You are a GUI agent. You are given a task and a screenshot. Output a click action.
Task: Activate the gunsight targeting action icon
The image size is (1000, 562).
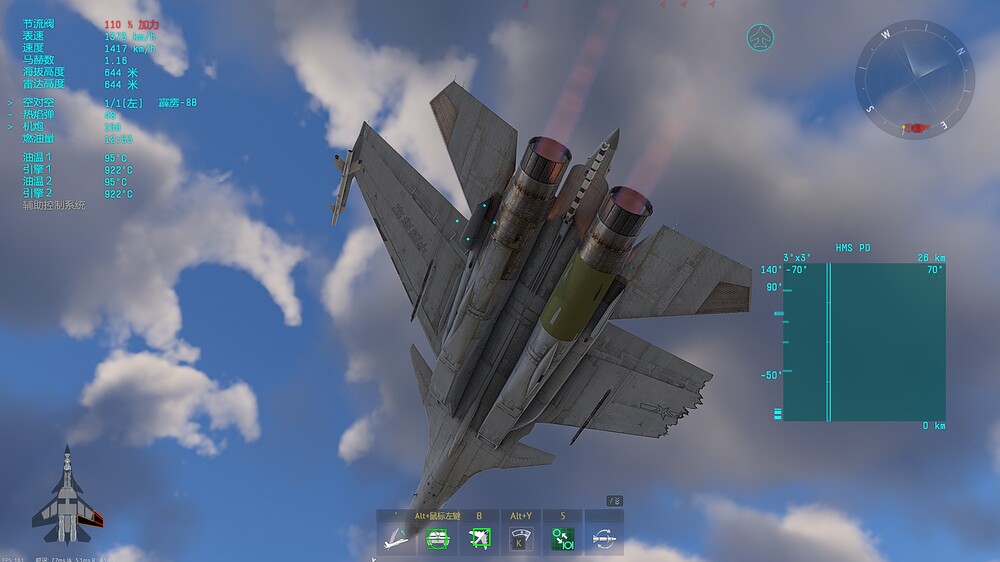point(437,539)
